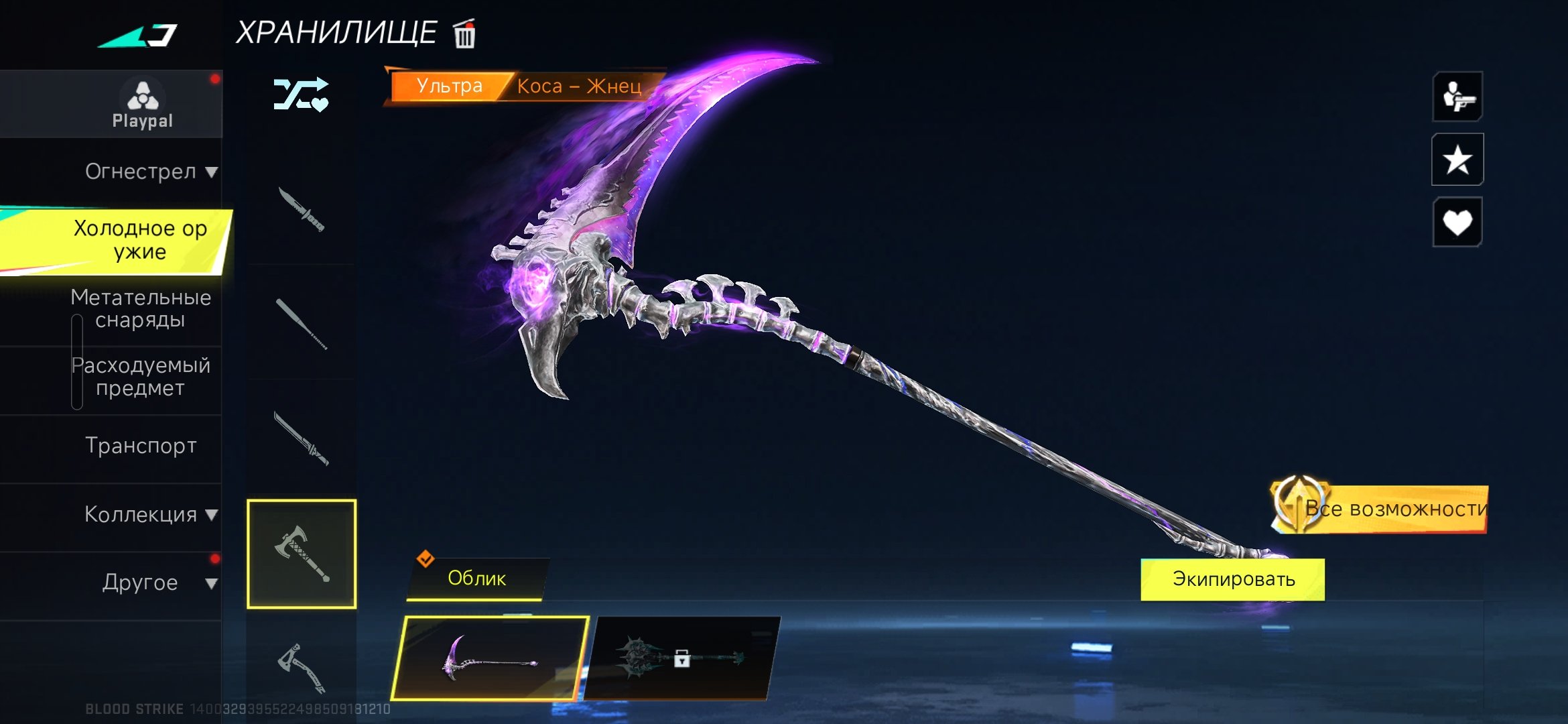This screenshot has width=1568, height=724.
Task: Select the combat knife weapon slot
Action: [x=302, y=210]
